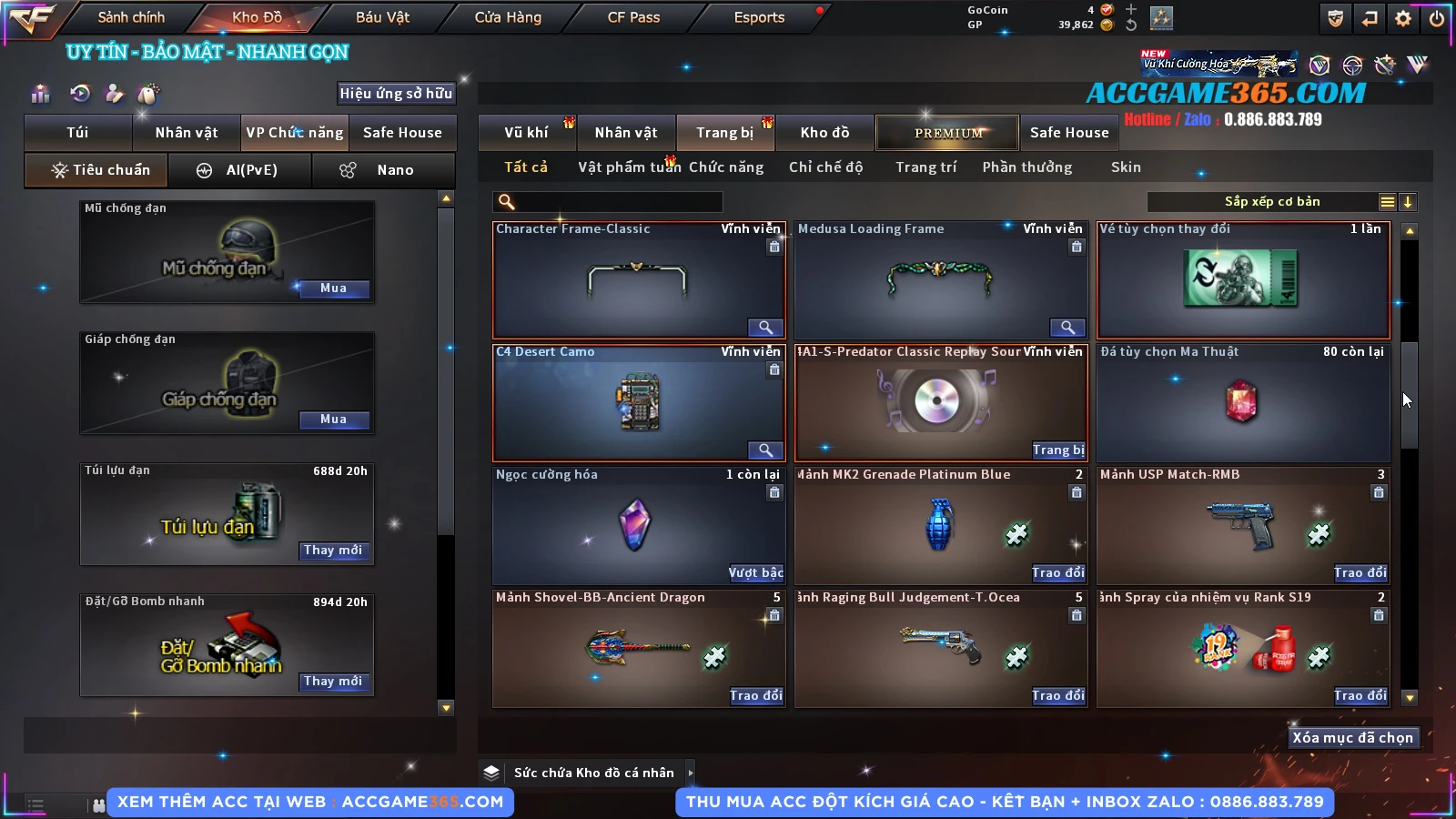The width and height of the screenshot is (1456, 819).
Task: Renew the Túi lựu đạn with Thay mới
Action: (333, 551)
